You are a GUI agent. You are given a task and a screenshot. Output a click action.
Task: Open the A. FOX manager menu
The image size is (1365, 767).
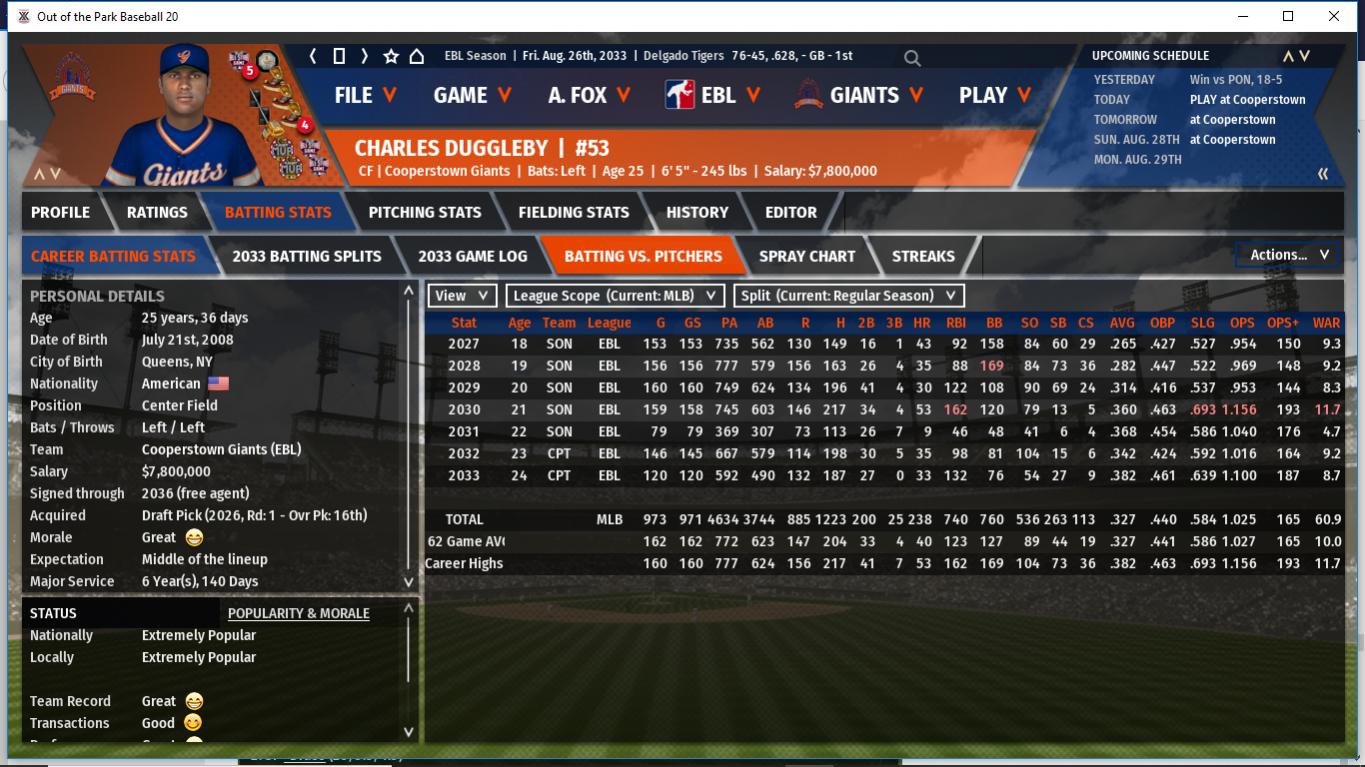(x=589, y=95)
